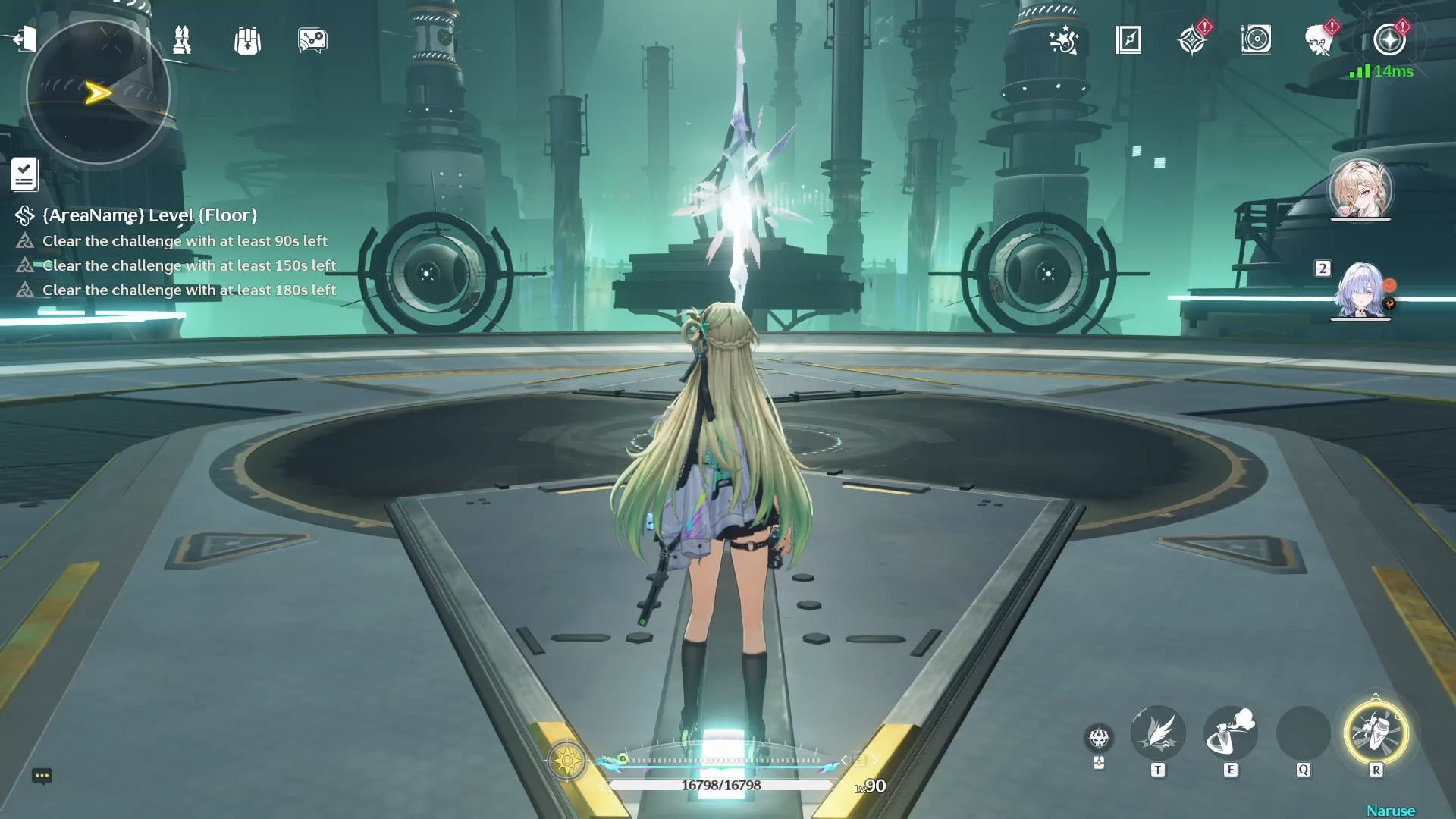Open the diamond emblem icon with alert
Viewport: 1456px width, 819px height.
(x=1192, y=40)
